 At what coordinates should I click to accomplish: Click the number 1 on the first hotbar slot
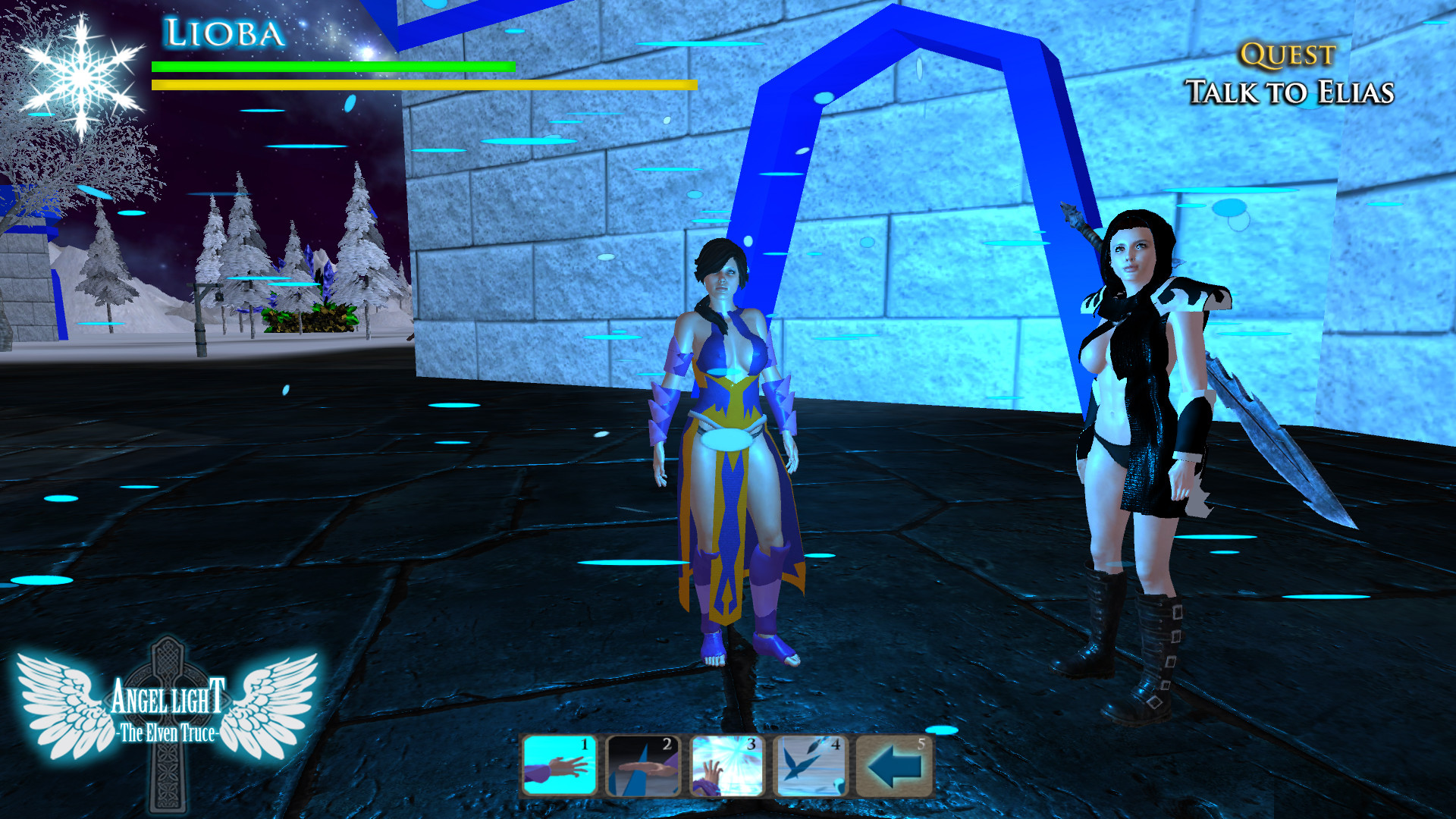click(x=584, y=745)
